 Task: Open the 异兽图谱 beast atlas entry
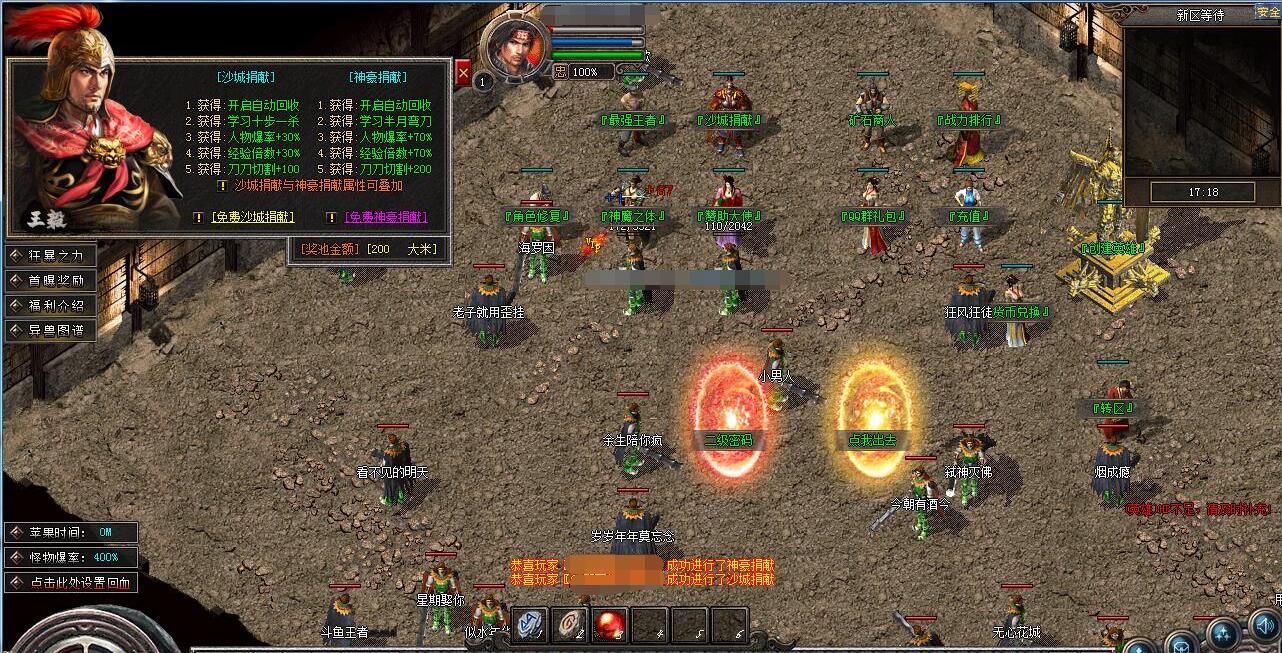pyautogui.click(x=52, y=329)
